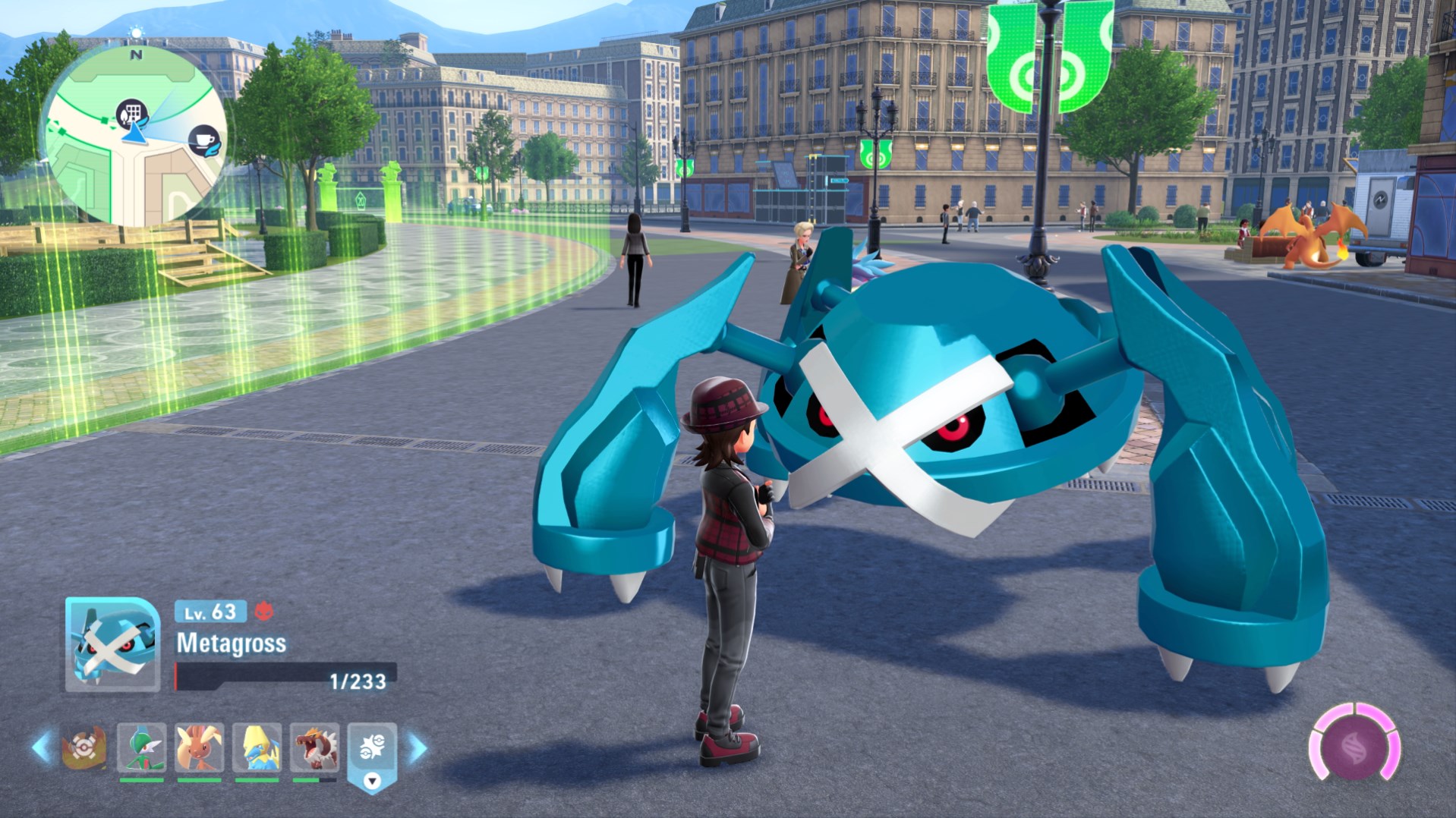Choose Tyrantrum from the party bar
The height and width of the screenshot is (818, 1456).
click(x=315, y=748)
